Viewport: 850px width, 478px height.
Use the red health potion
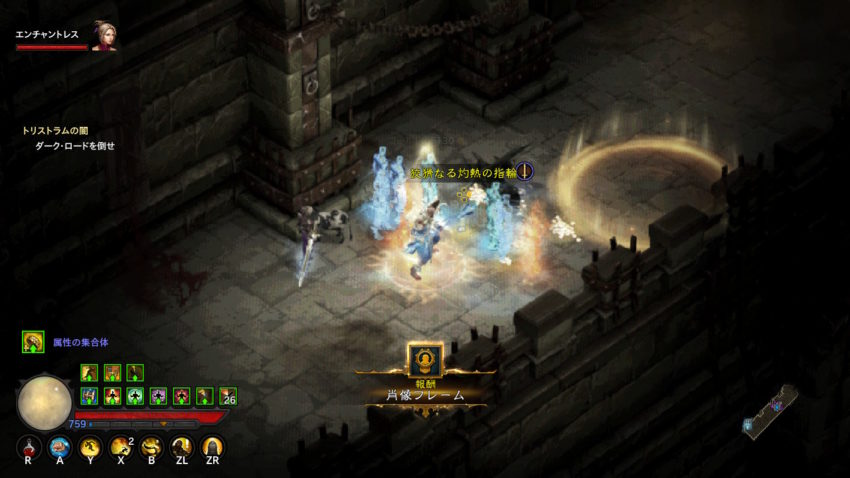pyautogui.click(x=31, y=448)
